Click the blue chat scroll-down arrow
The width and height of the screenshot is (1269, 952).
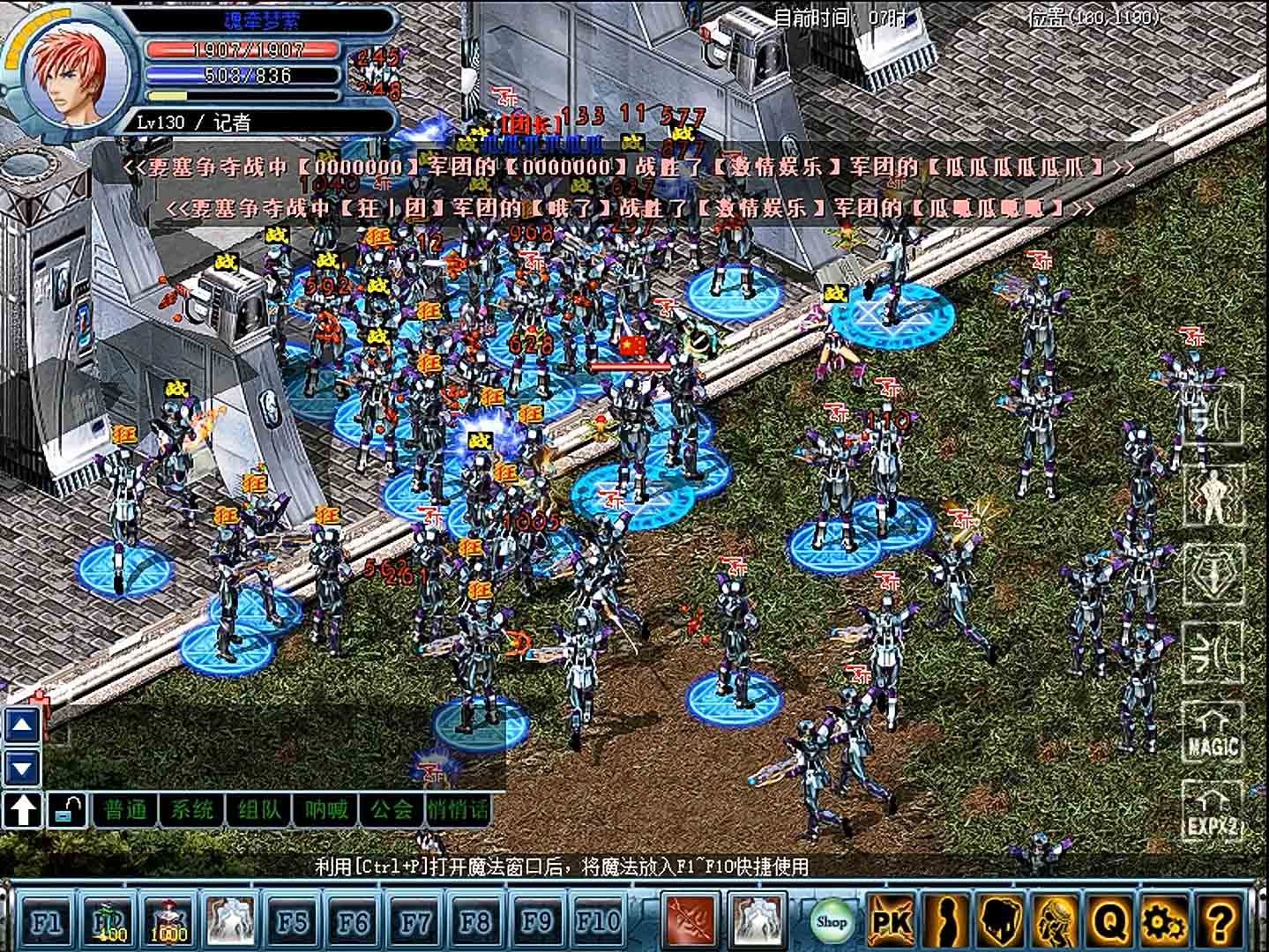[23, 766]
